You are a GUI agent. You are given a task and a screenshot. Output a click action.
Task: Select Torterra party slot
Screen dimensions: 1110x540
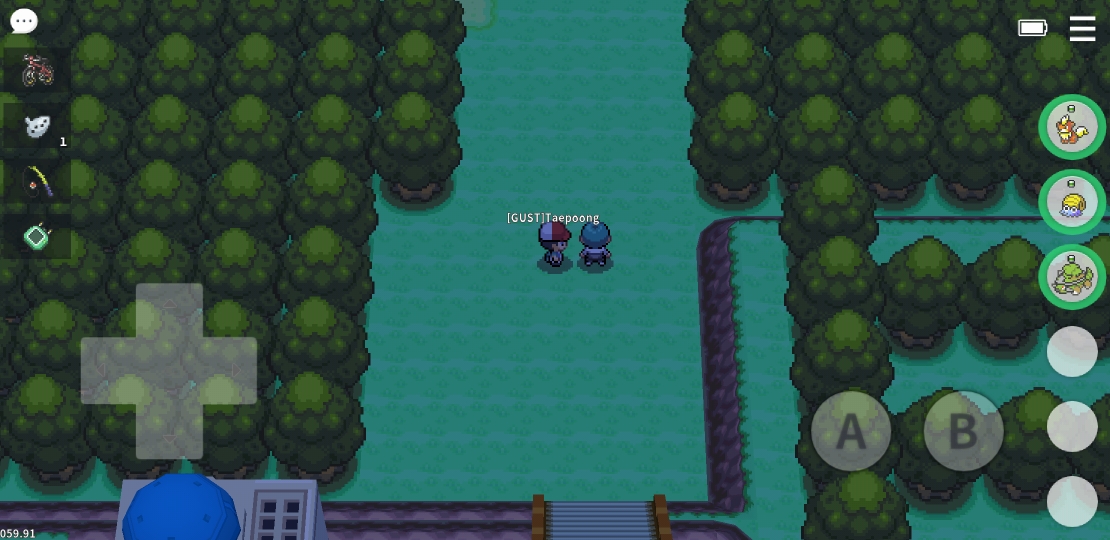point(1072,277)
